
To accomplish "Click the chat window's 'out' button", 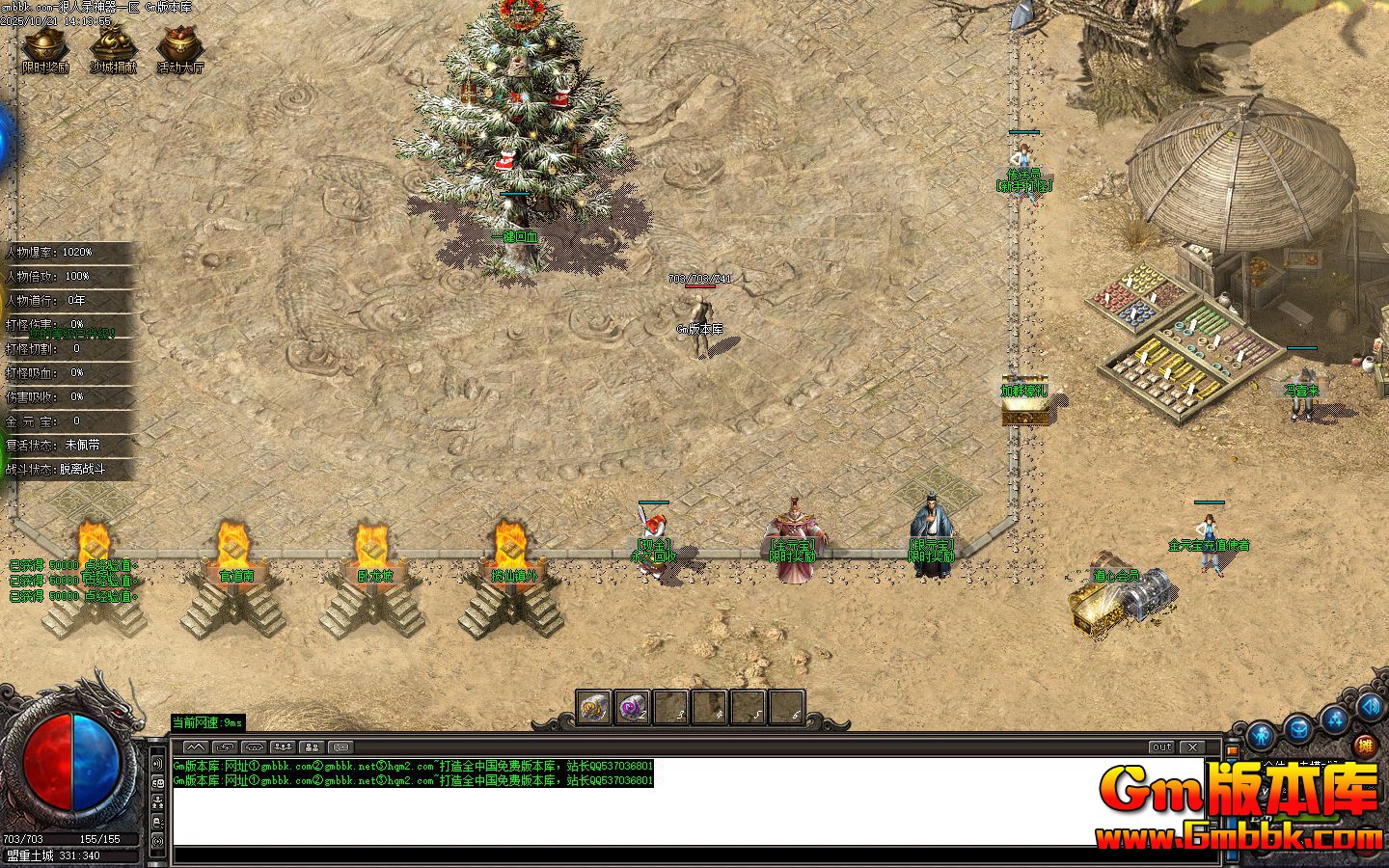I will tap(1162, 747).
